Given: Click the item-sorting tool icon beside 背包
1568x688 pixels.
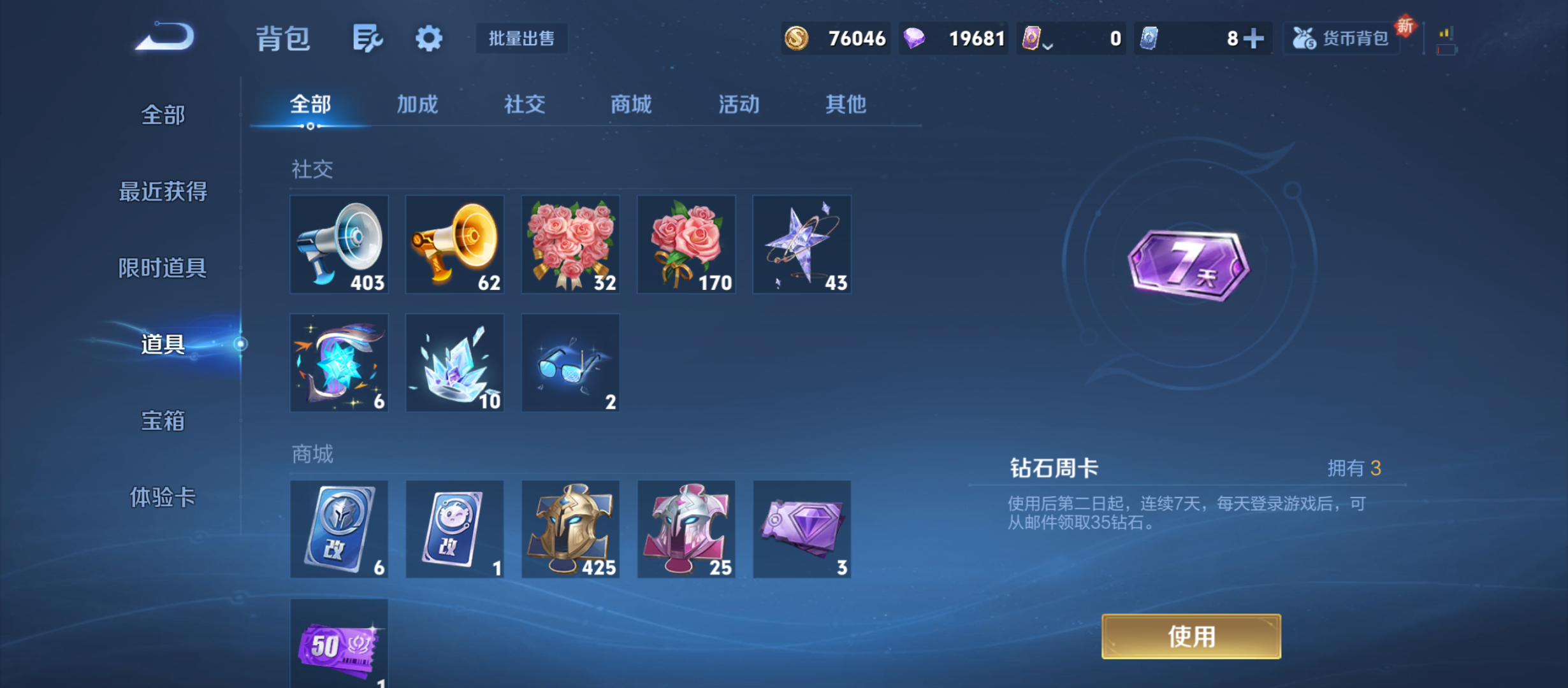Looking at the screenshot, I should (367, 38).
